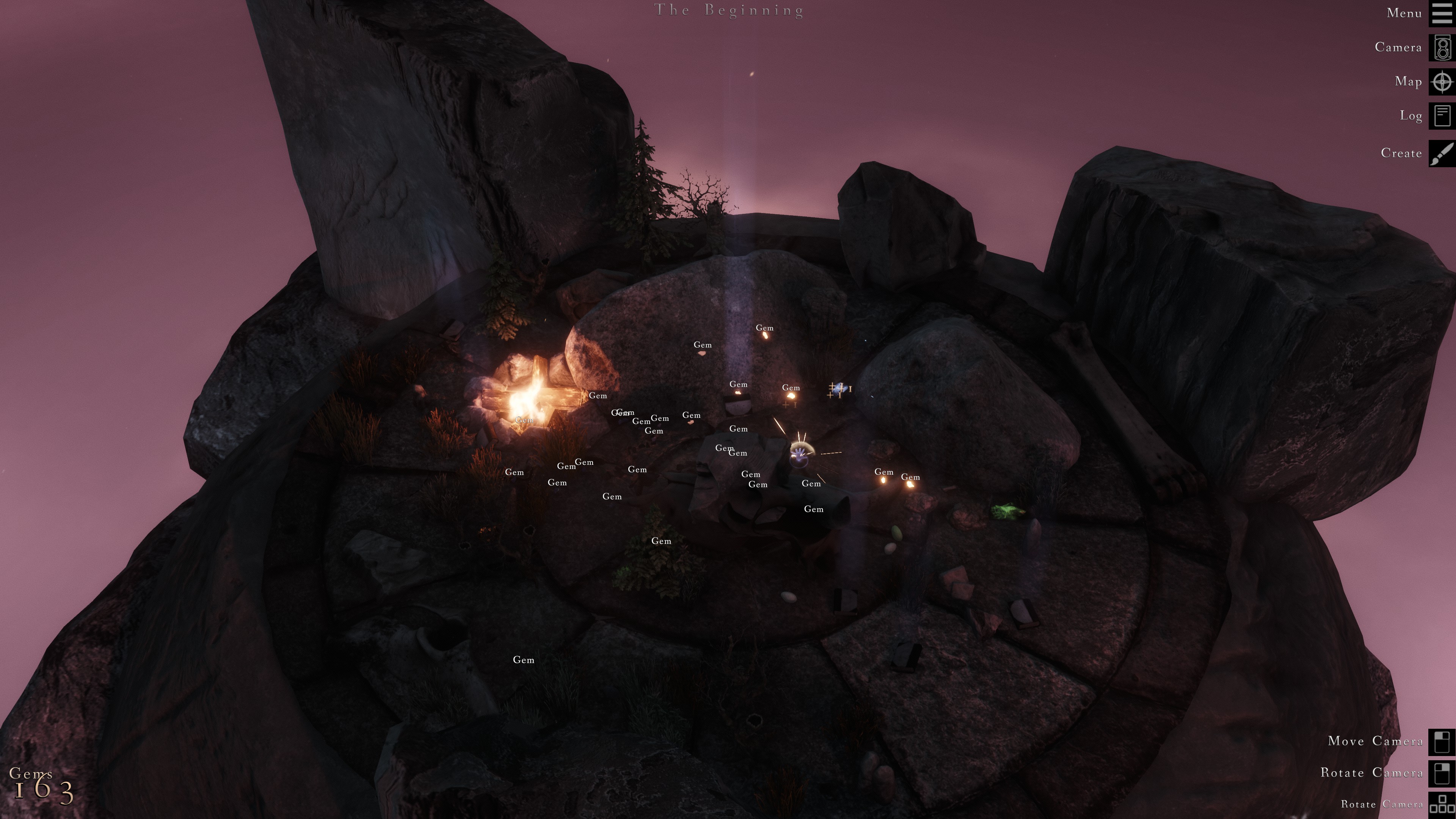Show the Log journal

1442,116
